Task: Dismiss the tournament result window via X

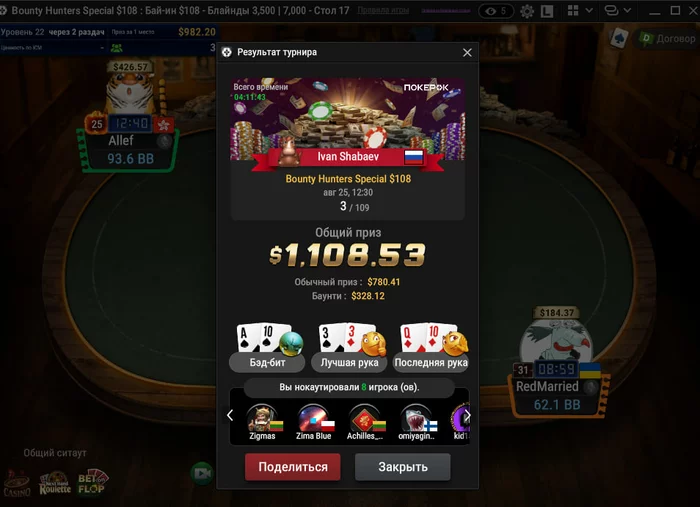Action: (467, 53)
